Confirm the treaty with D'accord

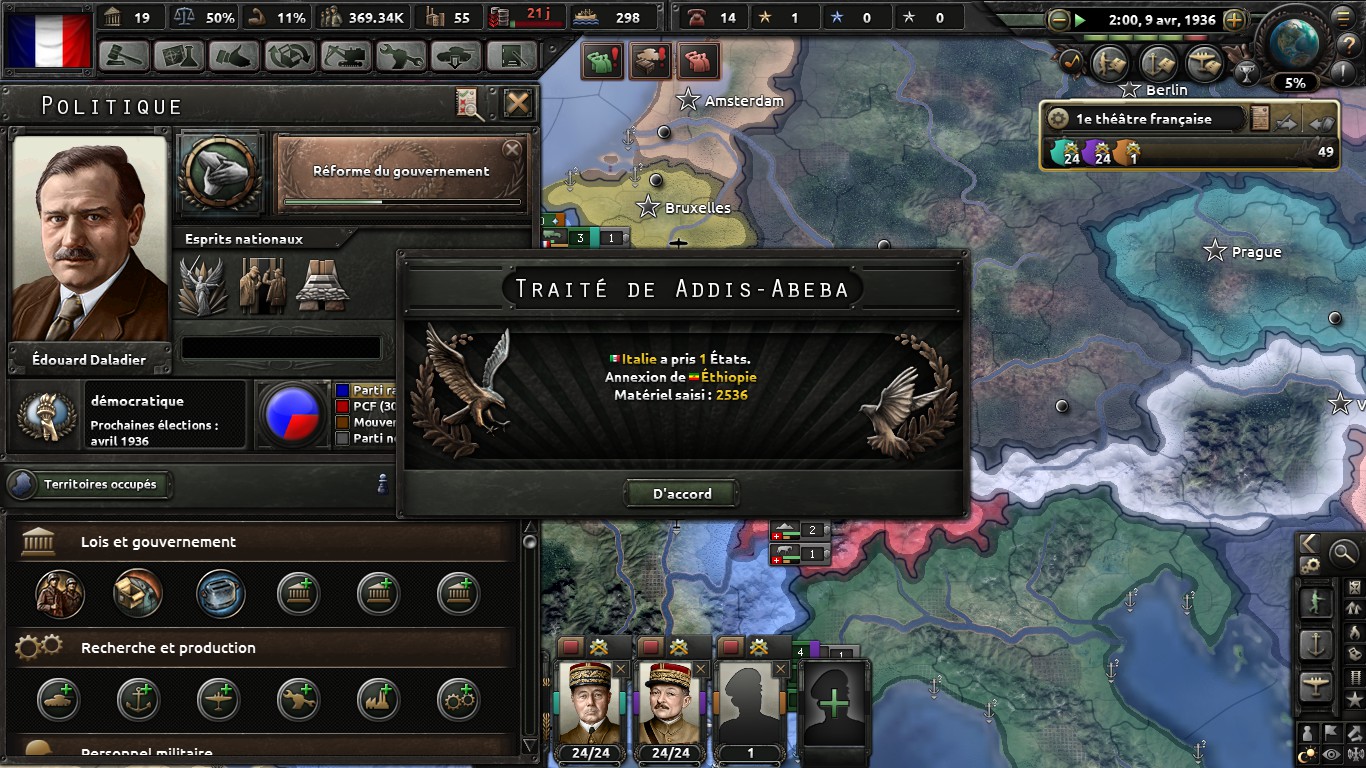(682, 493)
